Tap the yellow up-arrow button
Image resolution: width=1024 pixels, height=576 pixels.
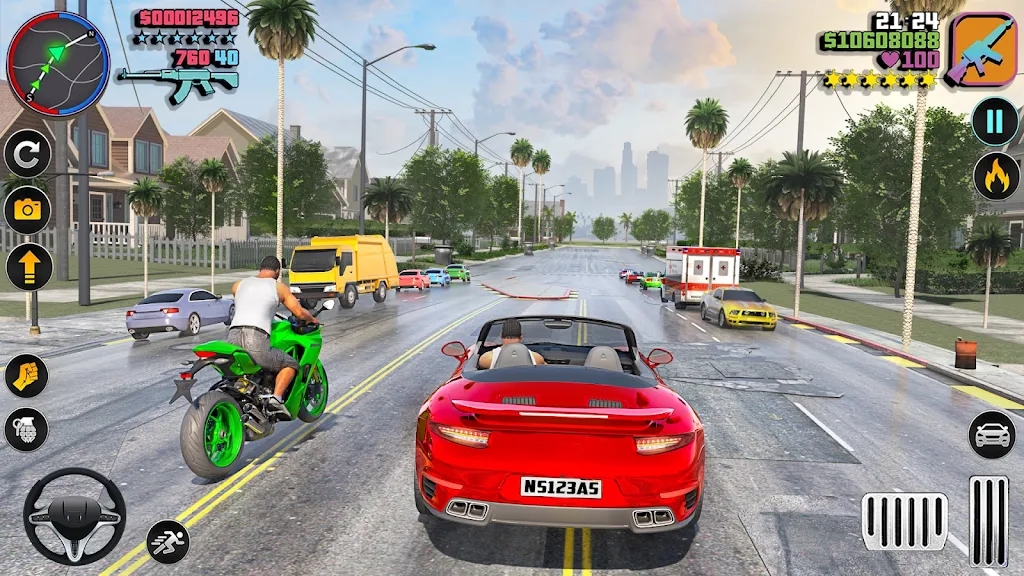click(x=29, y=267)
